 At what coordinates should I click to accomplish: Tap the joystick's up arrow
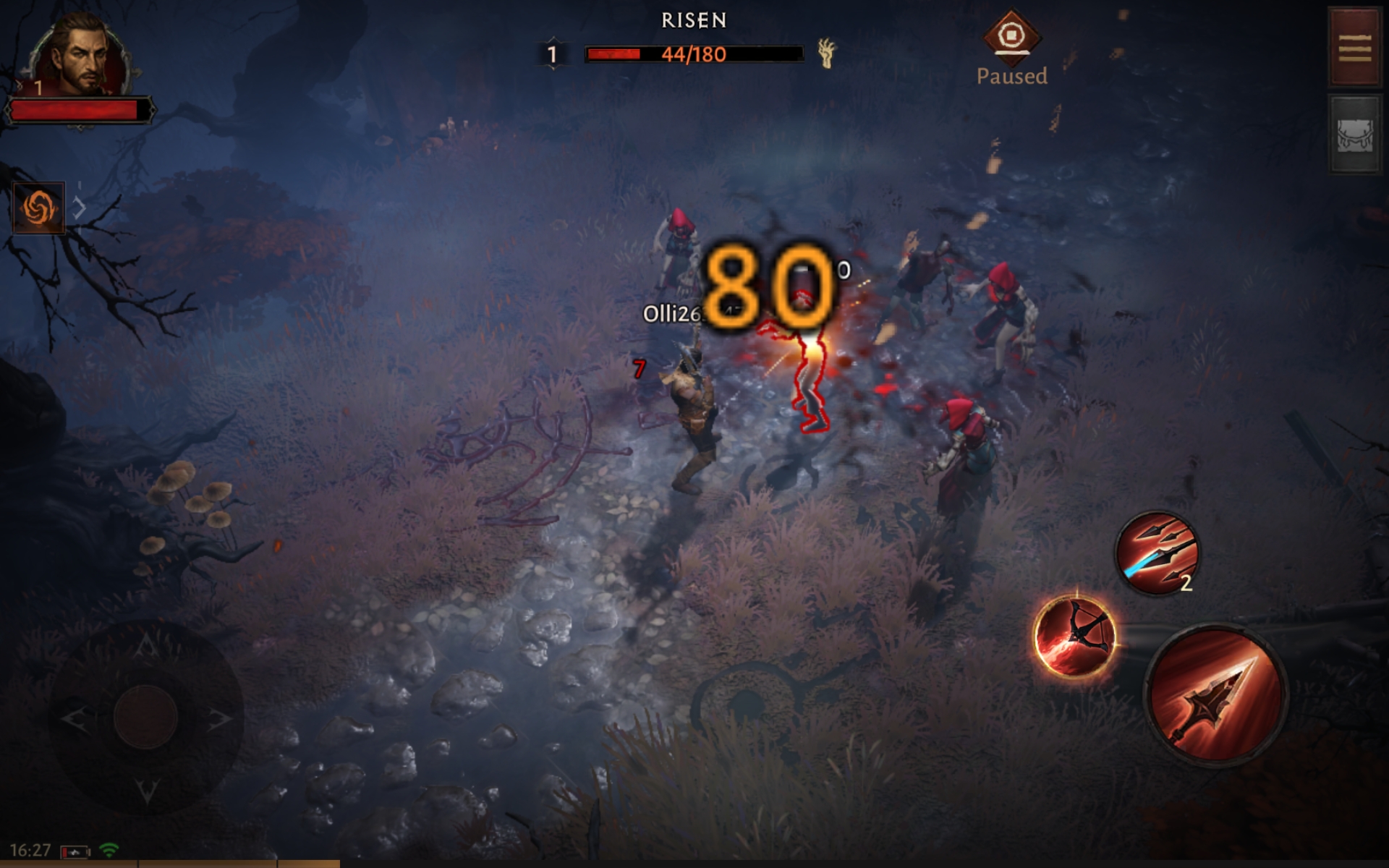[145, 644]
